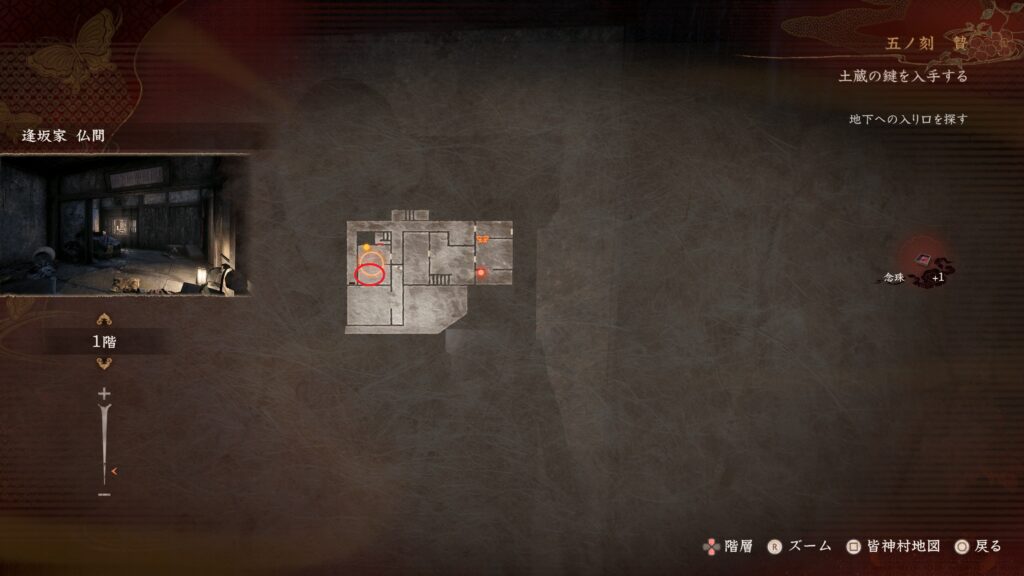The width and height of the screenshot is (1024, 576).
Task: Open the 皆神村地図 village map
Action: pyautogui.click(x=894, y=547)
